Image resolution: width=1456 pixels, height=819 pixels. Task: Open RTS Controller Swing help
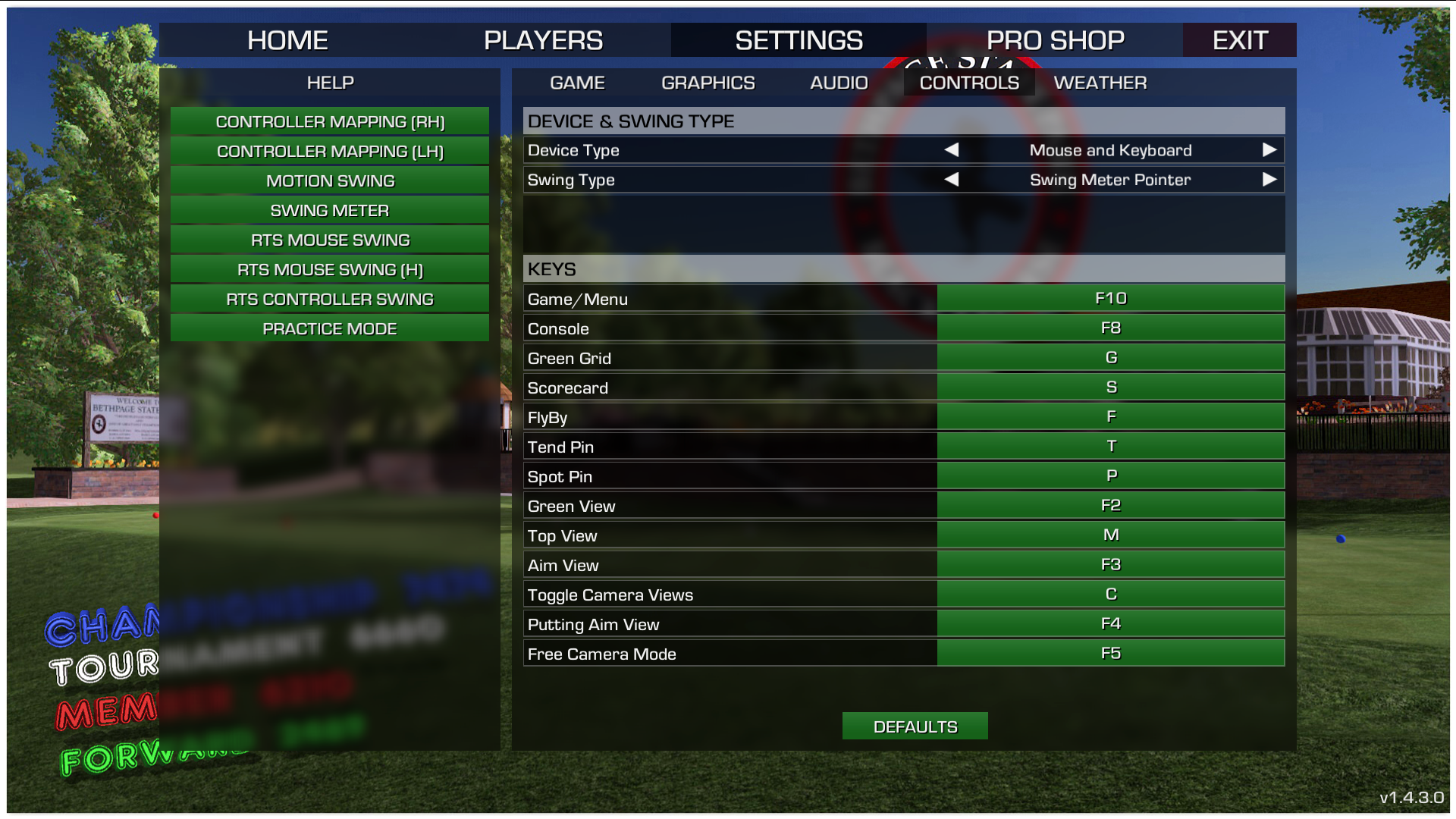point(330,299)
